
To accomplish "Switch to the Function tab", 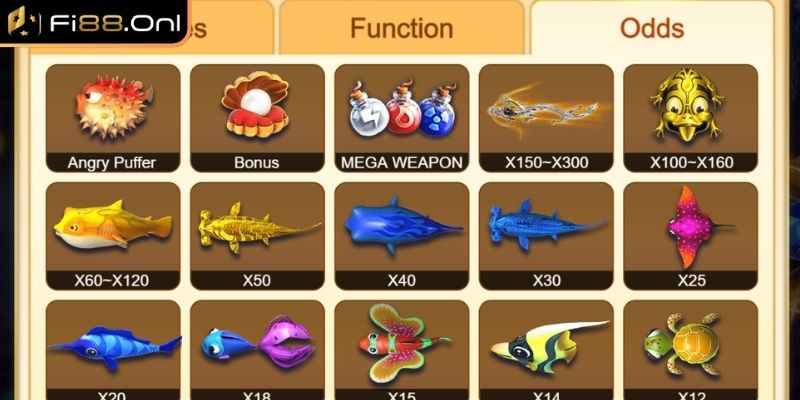I will 401,29.
